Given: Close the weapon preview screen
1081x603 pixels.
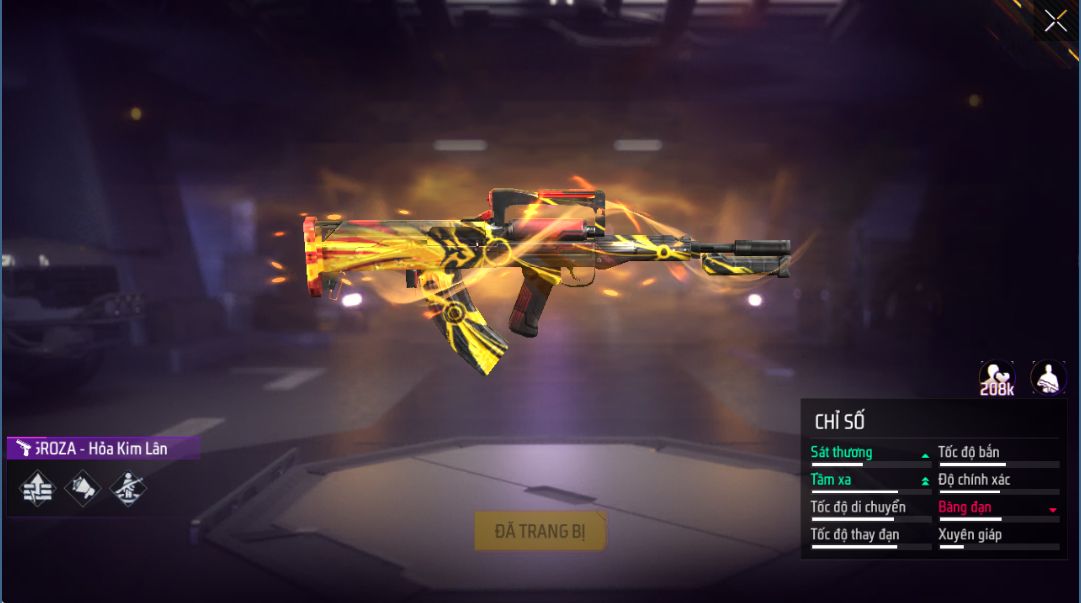Looking at the screenshot, I should click(1055, 21).
